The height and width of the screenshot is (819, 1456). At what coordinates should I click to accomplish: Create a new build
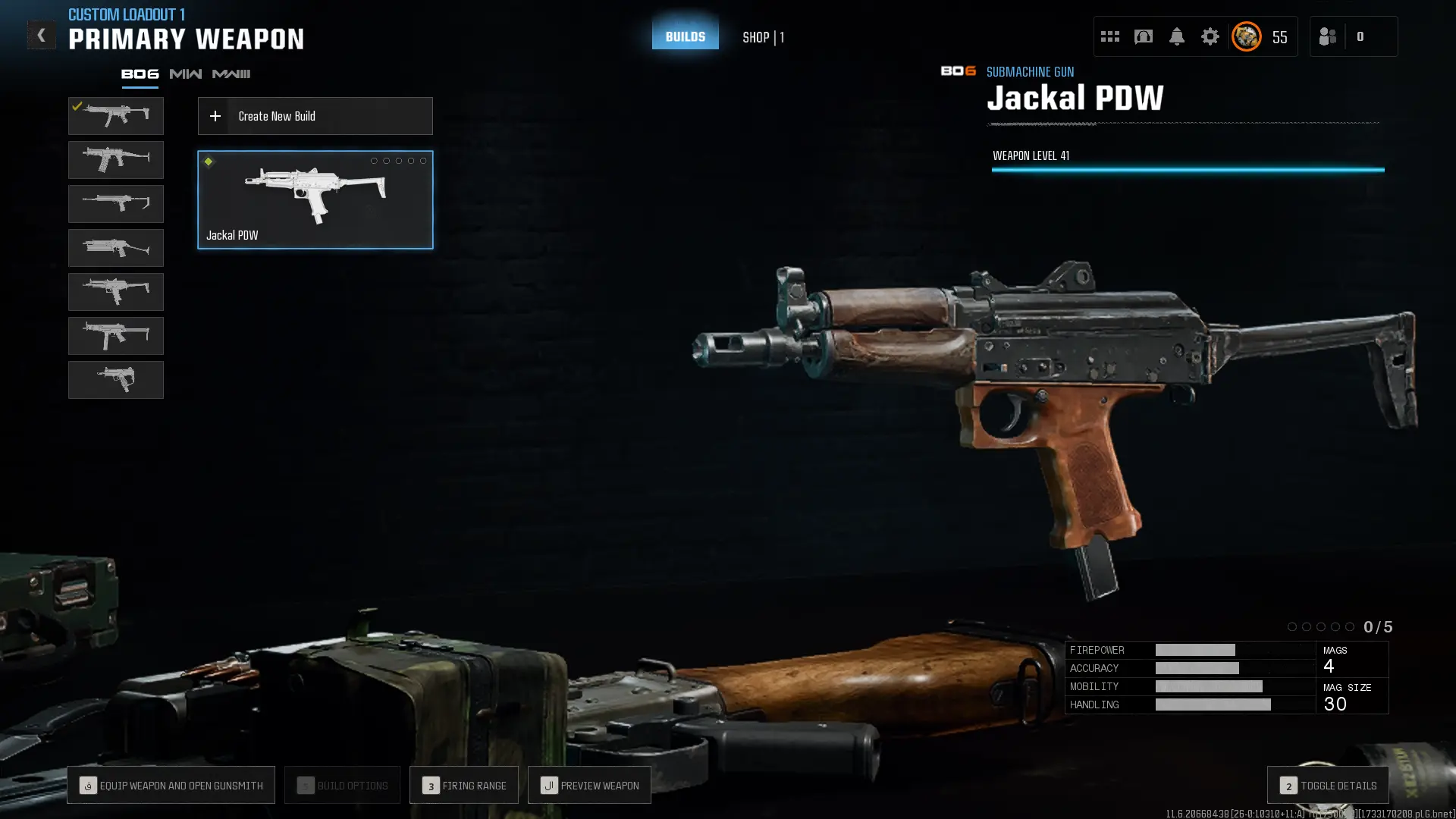pos(315,116)
